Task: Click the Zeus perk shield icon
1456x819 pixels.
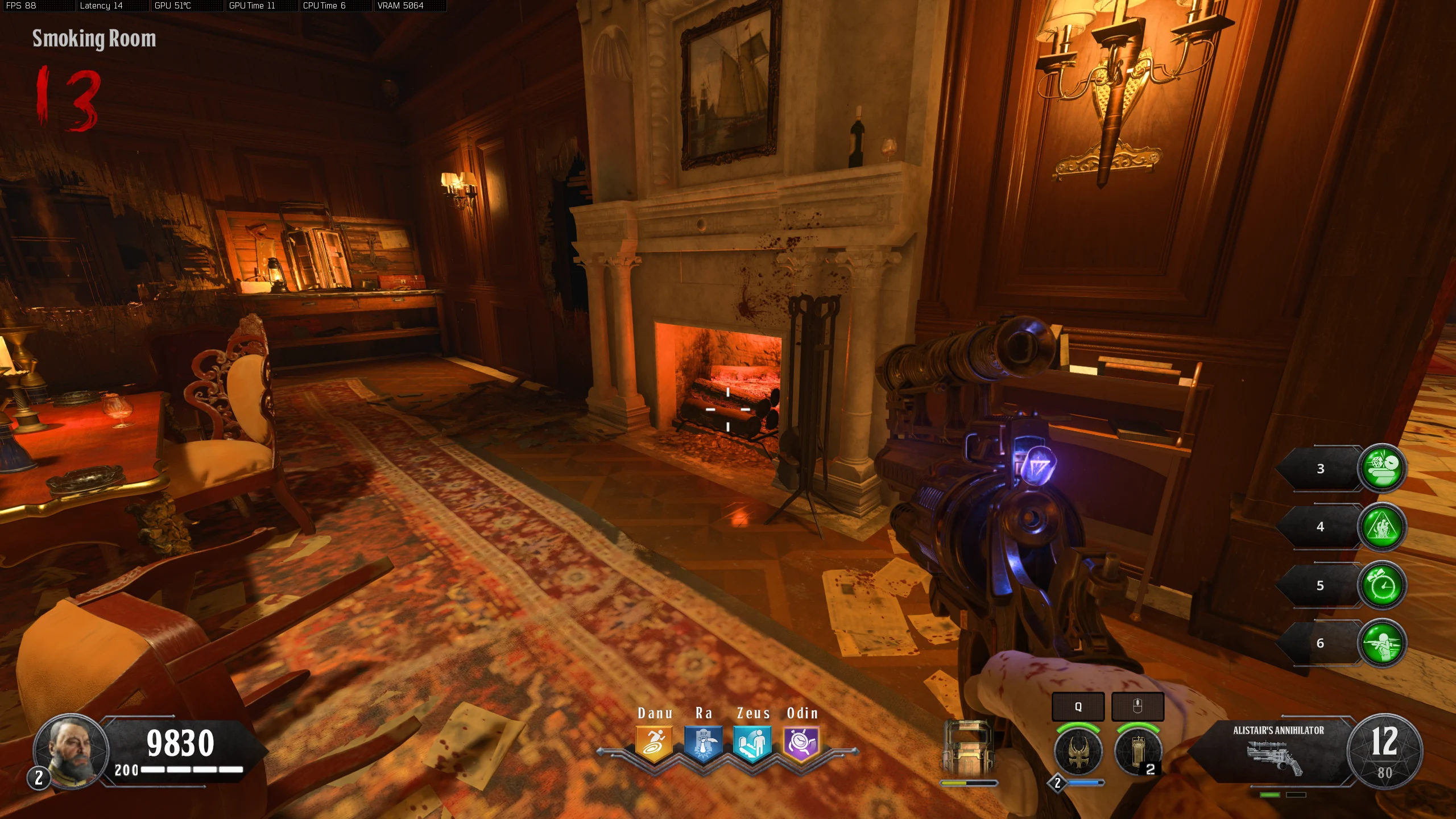Action: 752,743
